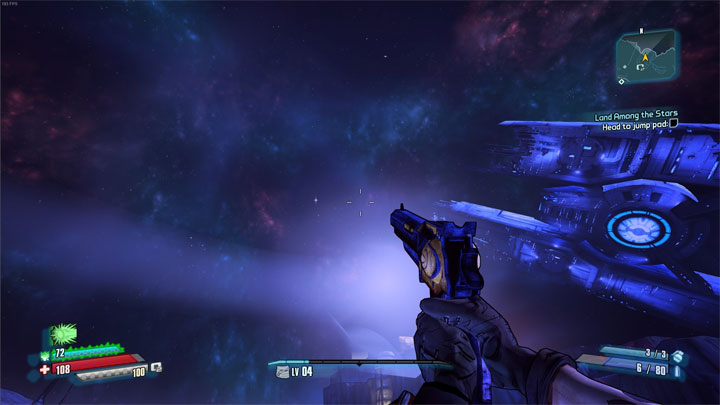720x405 pixels.
Task: Tick the Head to jump pad objective box
Action: click(674, 124)
